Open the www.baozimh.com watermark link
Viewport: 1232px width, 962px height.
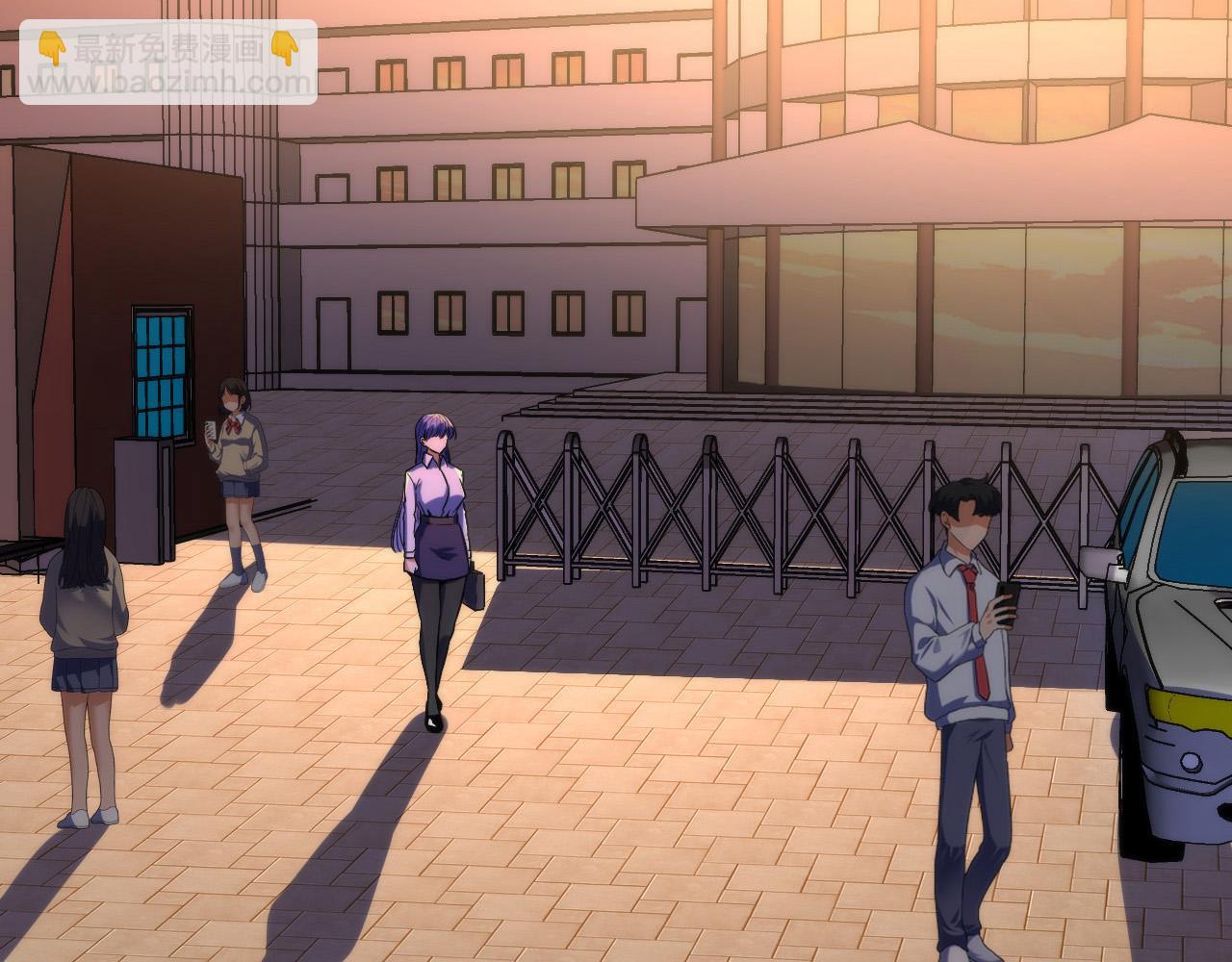(x=168, y=83)
